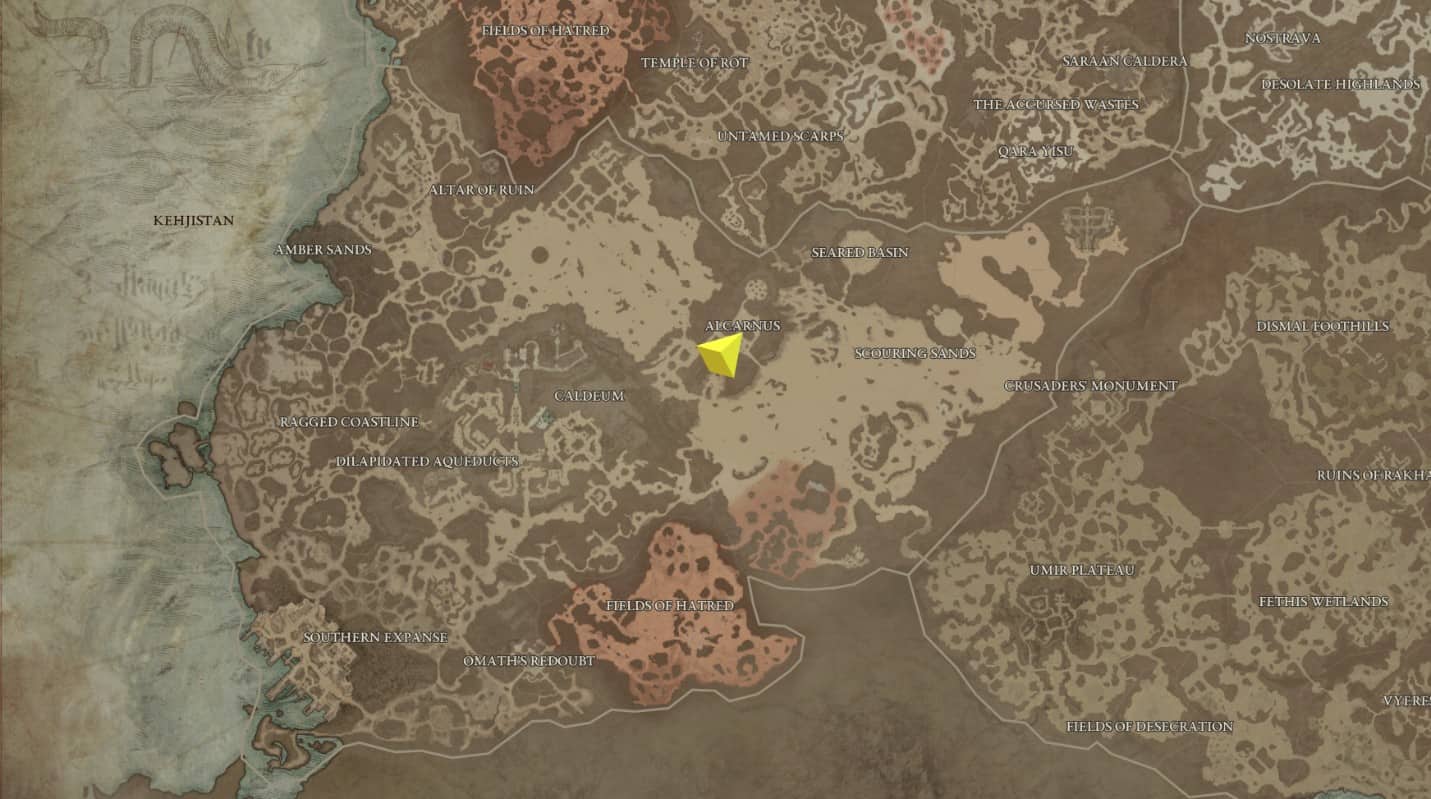Click the Alcarnus location label
The height and width of the screenshot is (799, 1431).
(744, 325)
